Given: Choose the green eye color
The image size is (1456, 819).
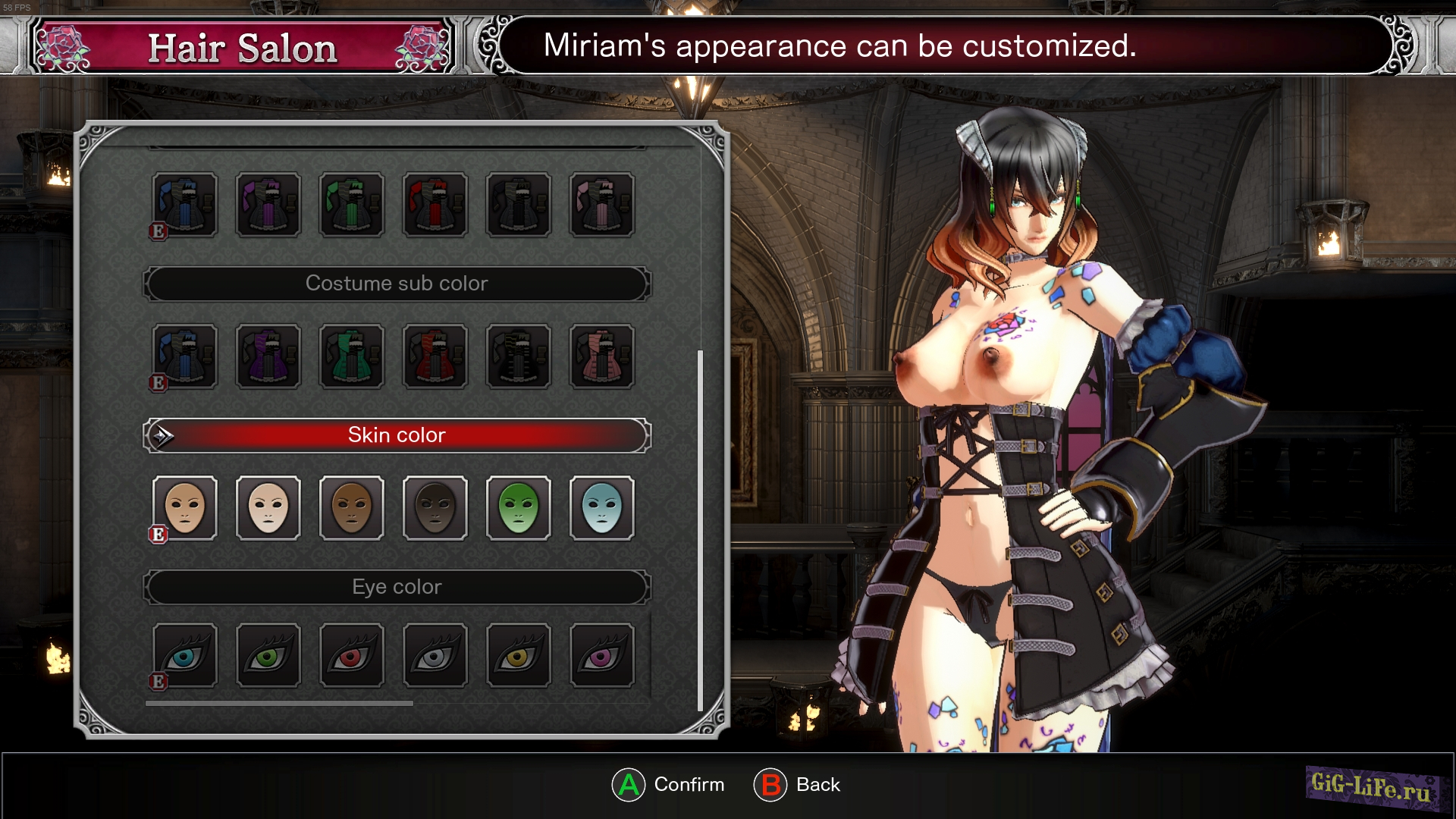Looking at the screenshot, I should 268,656.
